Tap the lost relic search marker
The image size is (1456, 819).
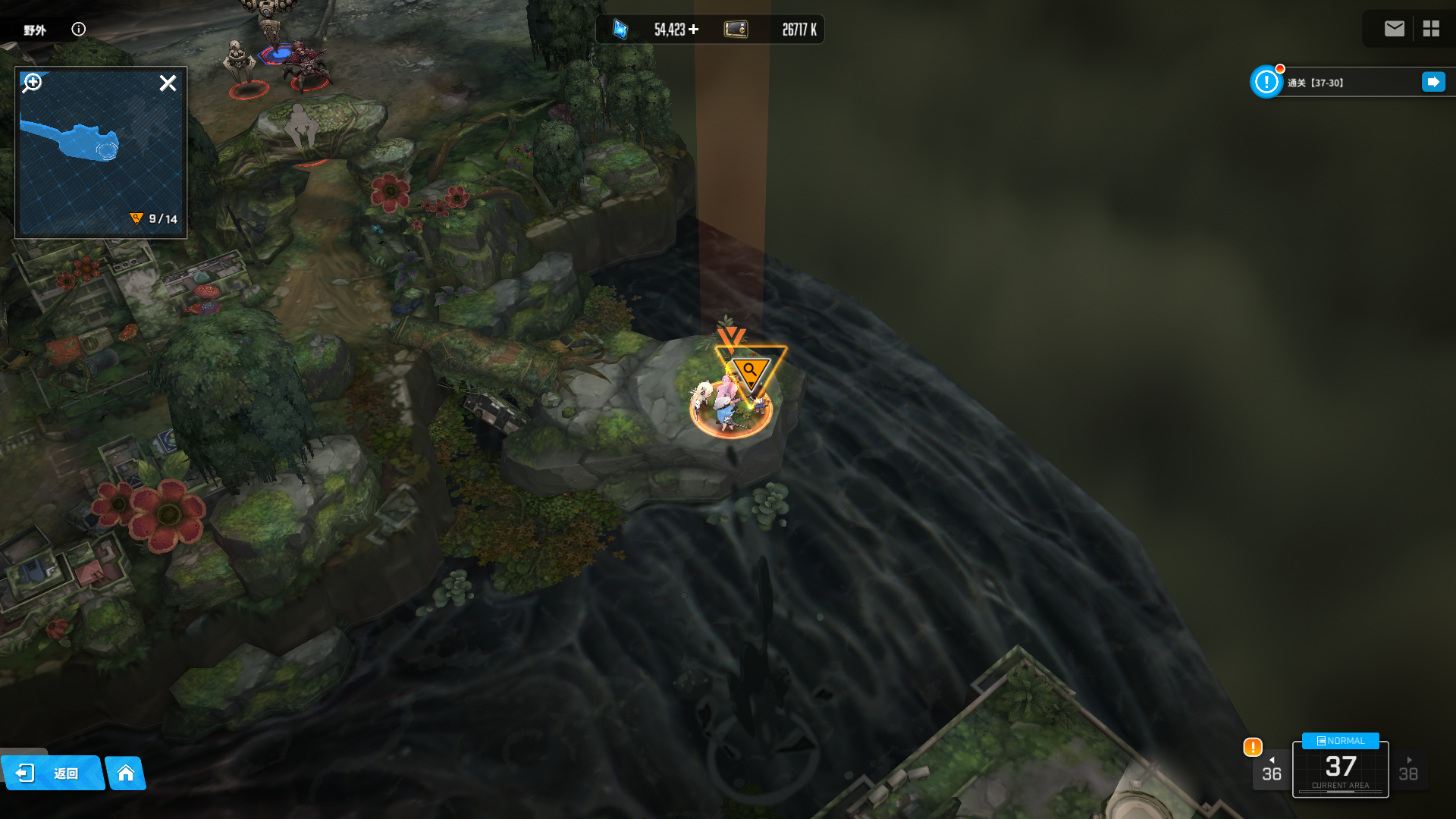tap(751, 370)
